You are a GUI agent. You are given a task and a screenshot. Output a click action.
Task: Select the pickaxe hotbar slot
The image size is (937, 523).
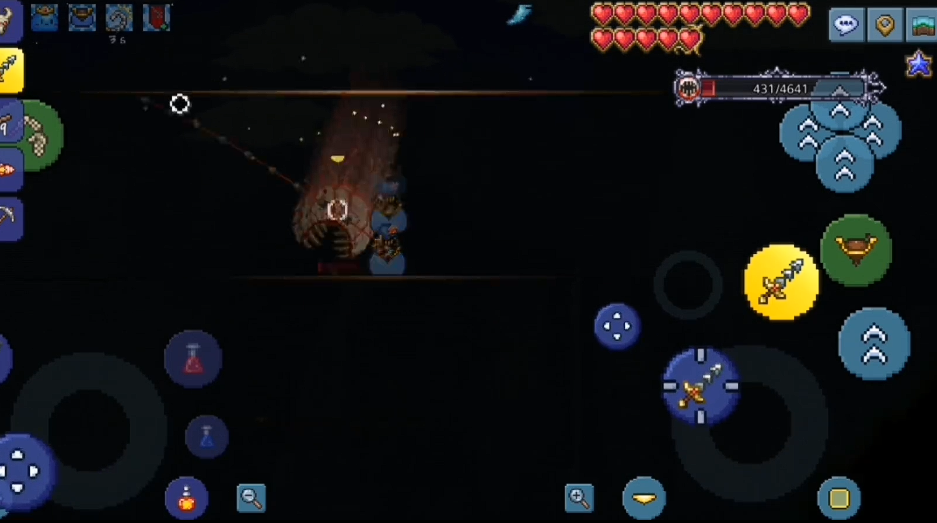pyautogui.click(x=10, y=217)
